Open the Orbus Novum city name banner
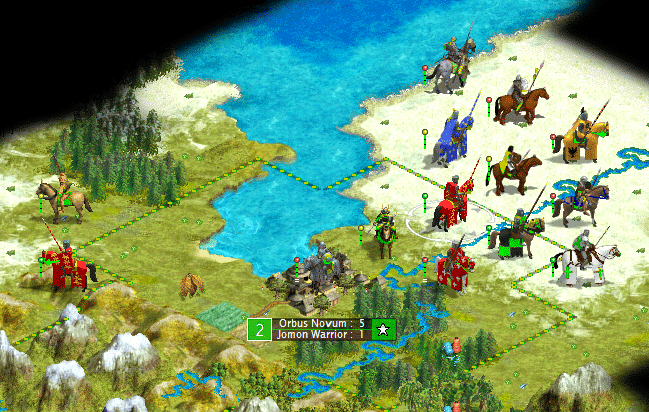 (x=313, y=324)
